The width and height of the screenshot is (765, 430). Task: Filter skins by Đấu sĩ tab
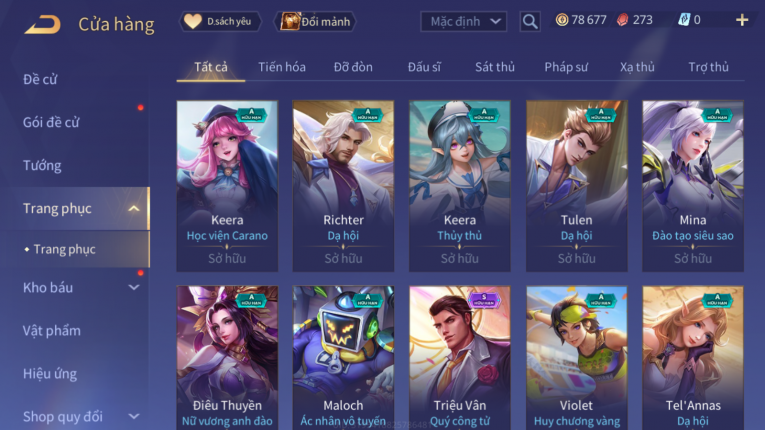[424, 67]
